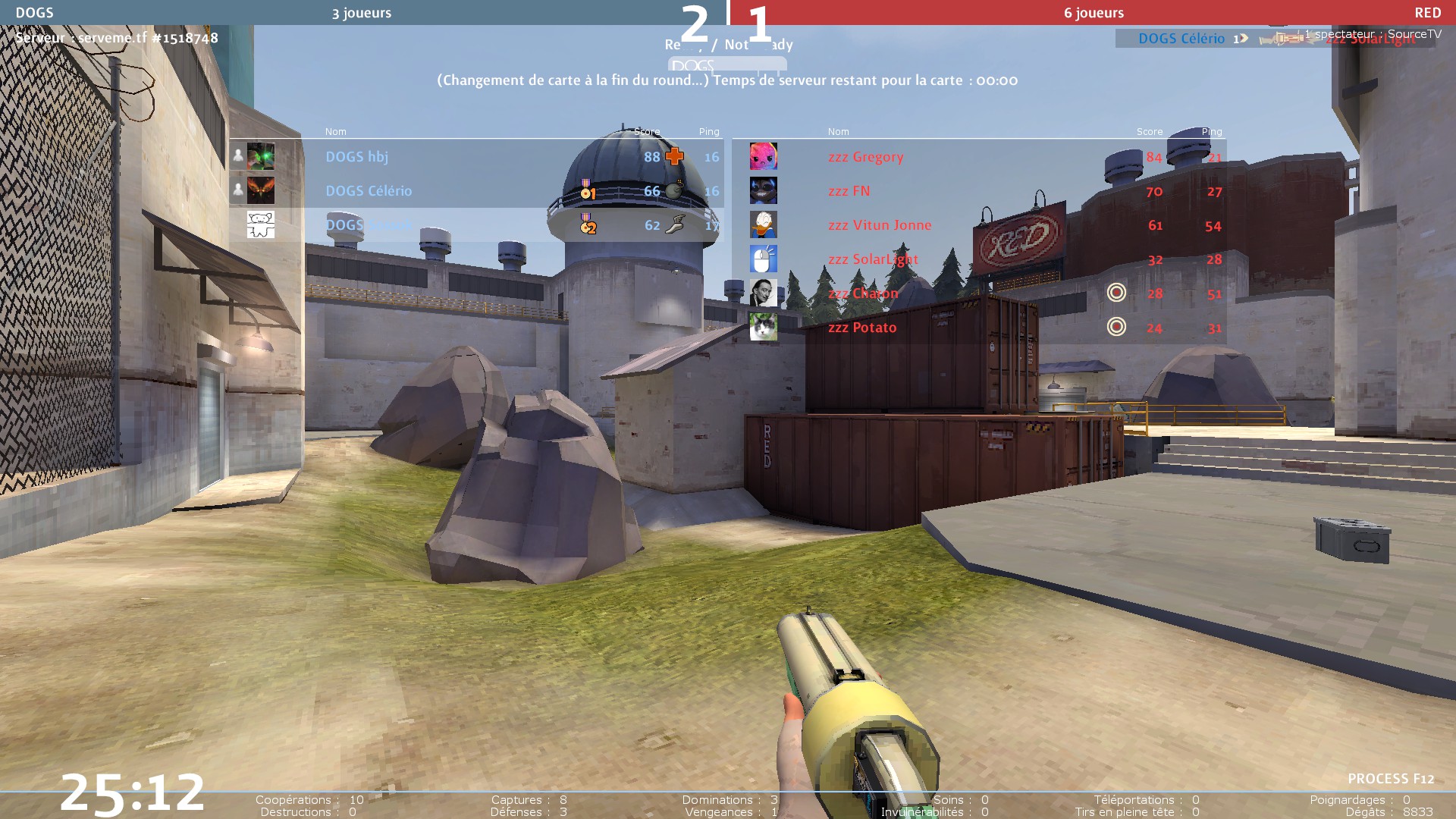Screen dimensions: 1456x819
Task: Select zzz Potato in the player list
Action: pos(861,328)
